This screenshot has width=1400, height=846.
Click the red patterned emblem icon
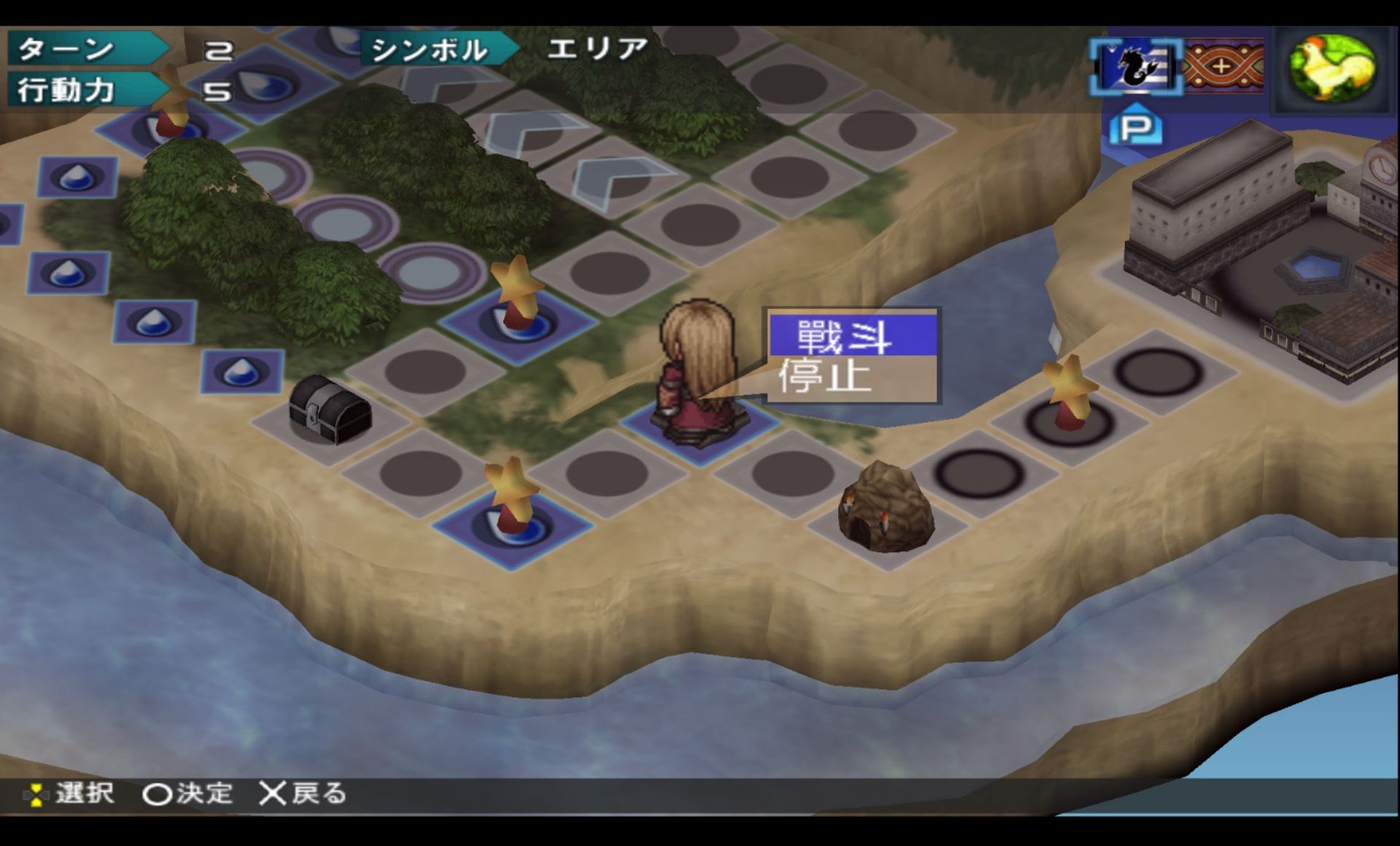pos(1223,67)
